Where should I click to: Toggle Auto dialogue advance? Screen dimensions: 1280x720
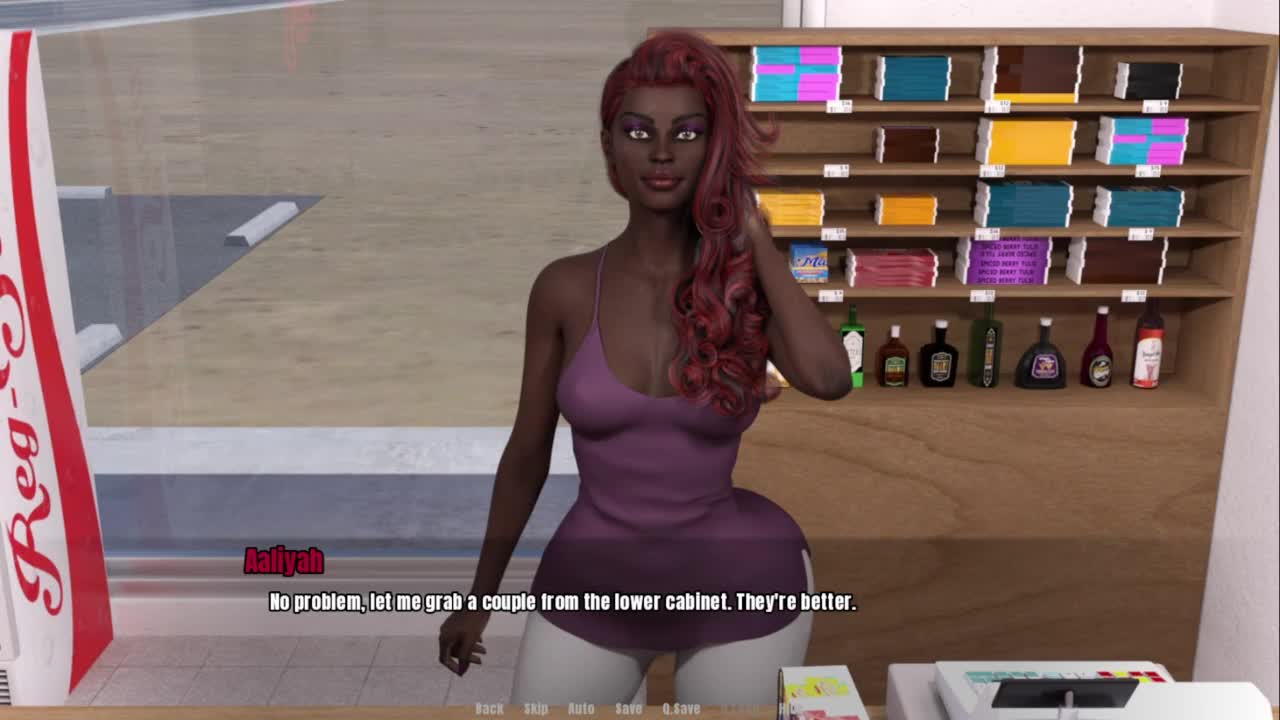581,708
